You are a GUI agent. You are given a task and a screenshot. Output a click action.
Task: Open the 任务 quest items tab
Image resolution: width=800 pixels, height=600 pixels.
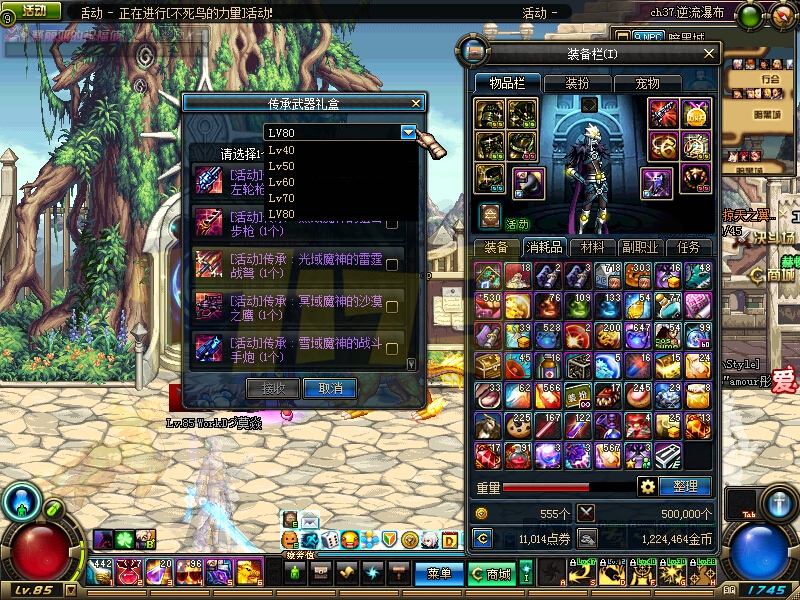(688, 247)
